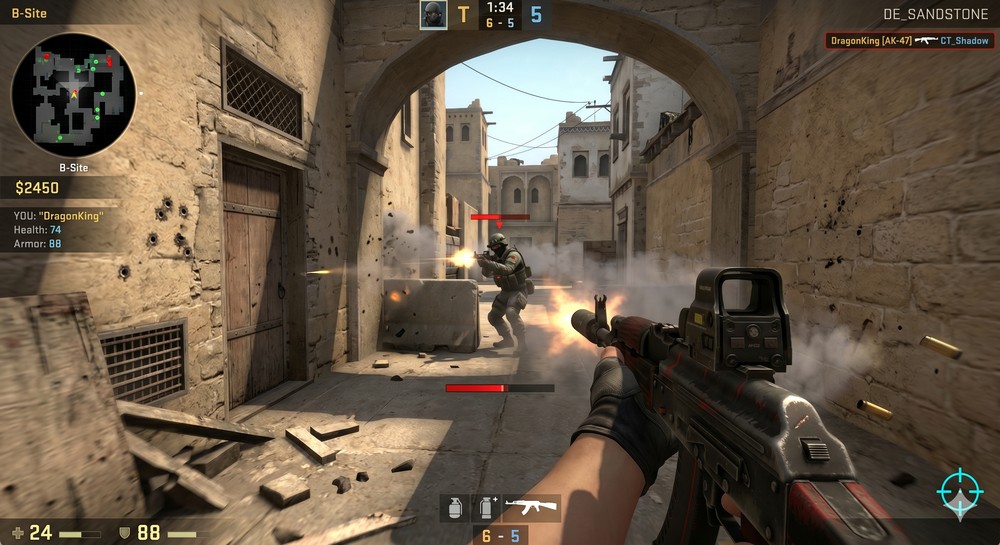This screenshot has height=545, width=1000.
Task: Select the grenade slot with plus sign
Action: 486,507
